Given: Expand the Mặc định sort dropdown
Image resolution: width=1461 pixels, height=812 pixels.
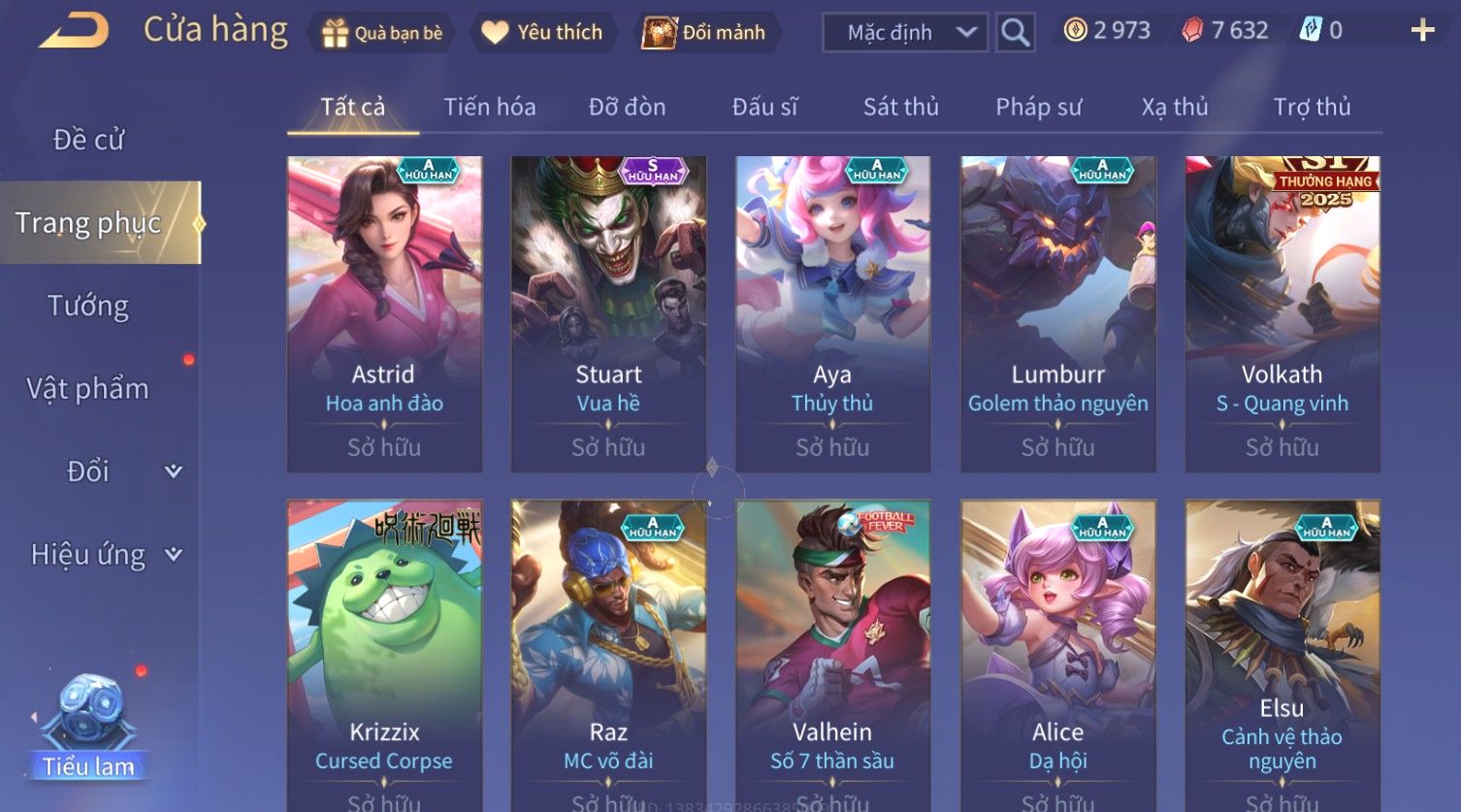Looking at the screenshot, I should pos(905,33).
